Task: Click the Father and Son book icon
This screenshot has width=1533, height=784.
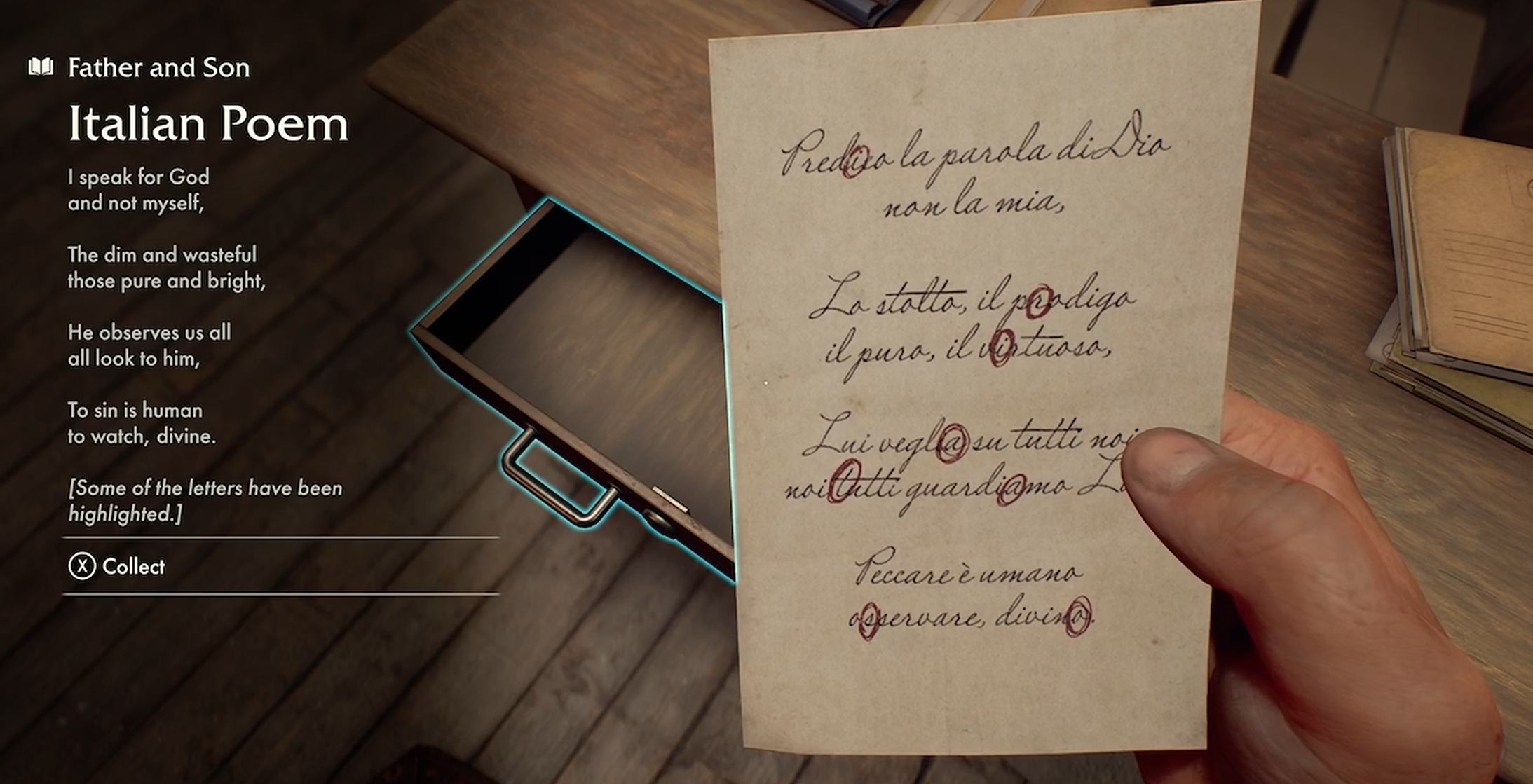Action: [x=41, y=67]
